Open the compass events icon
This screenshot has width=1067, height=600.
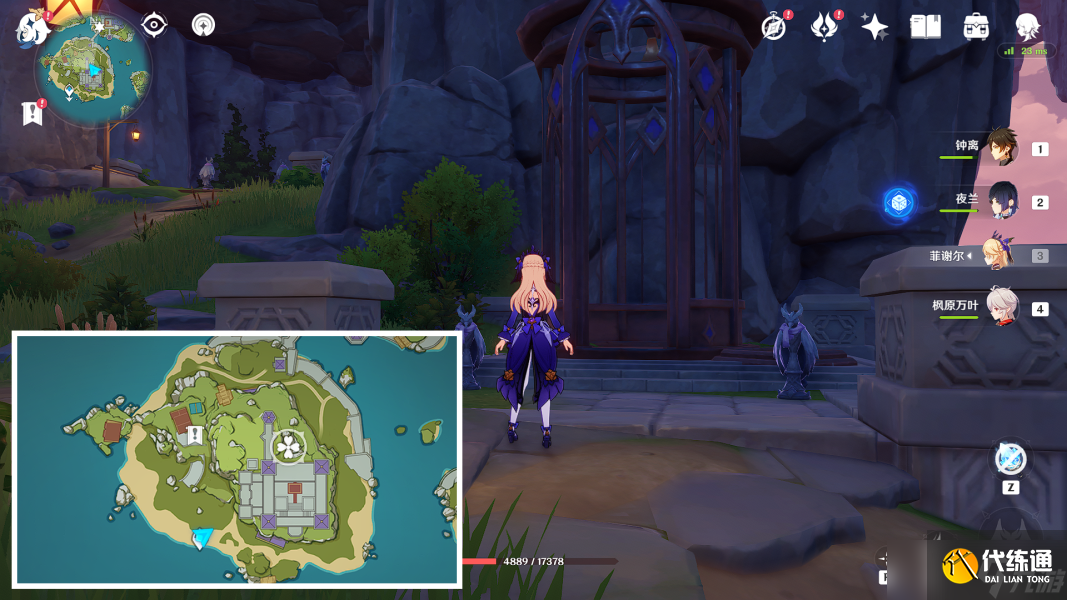pos(773,27)
